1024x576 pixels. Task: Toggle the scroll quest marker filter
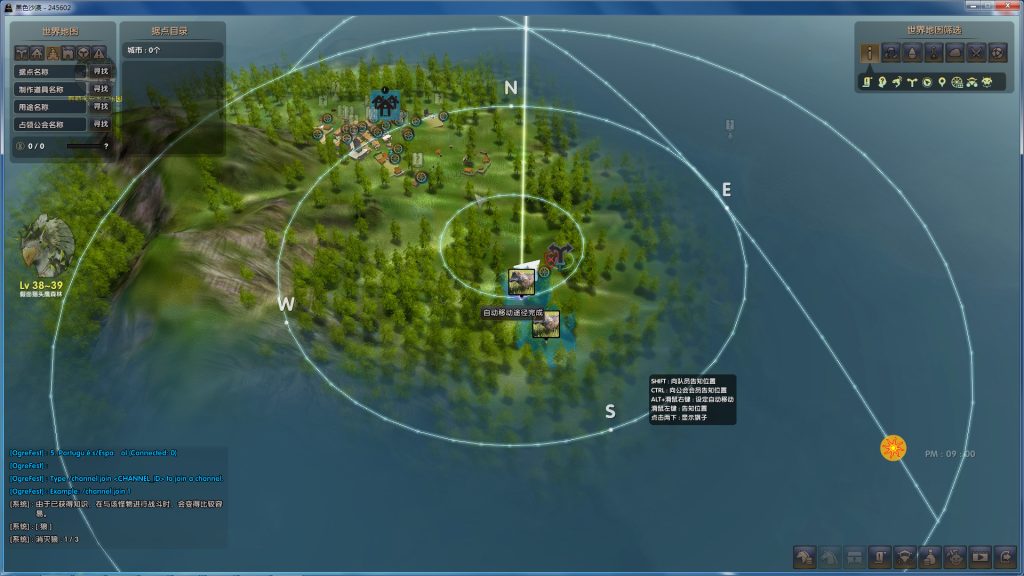click(868, 81)
